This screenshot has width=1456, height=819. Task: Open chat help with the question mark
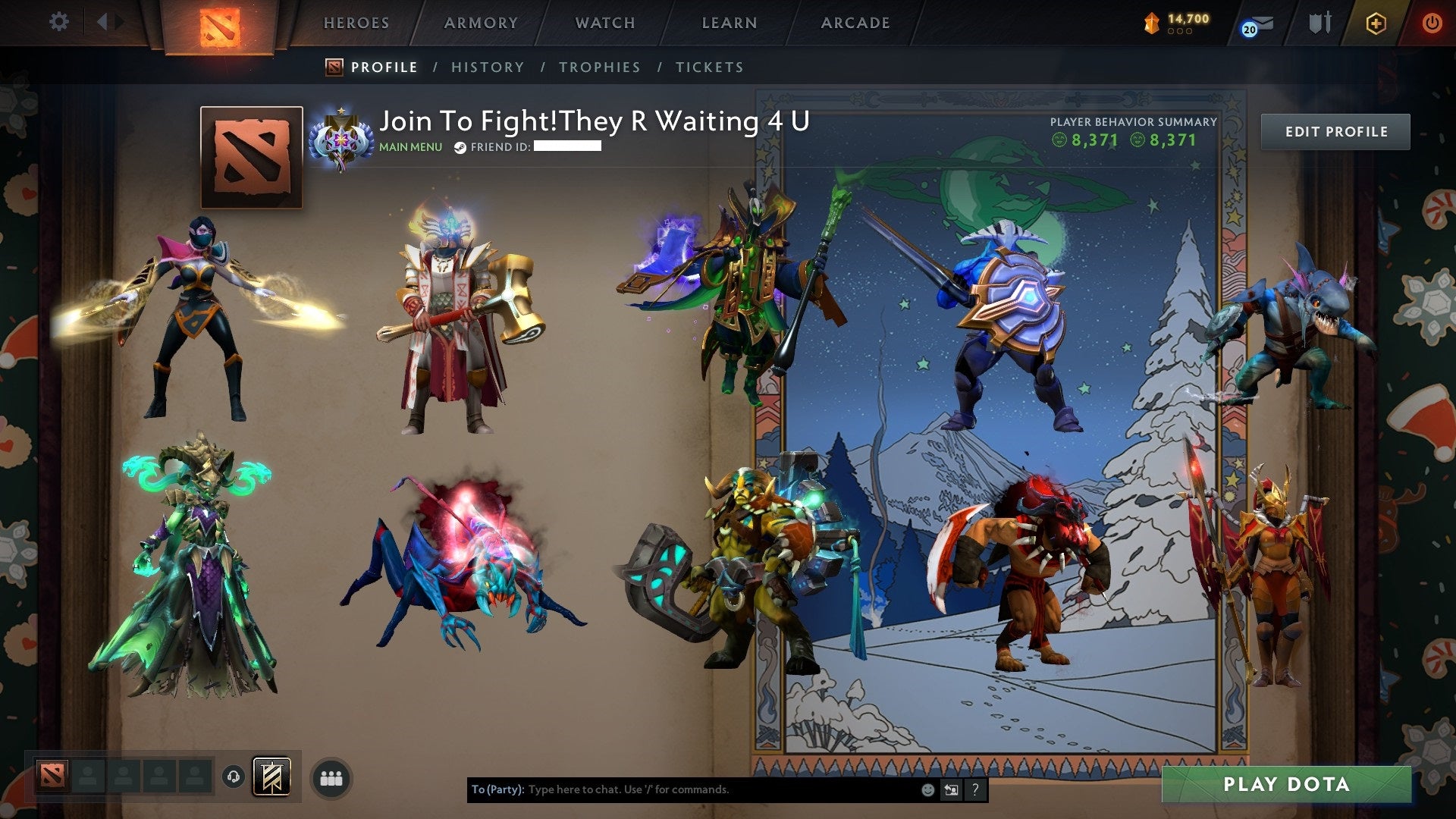pyautogui.click(x=976, y=789)
